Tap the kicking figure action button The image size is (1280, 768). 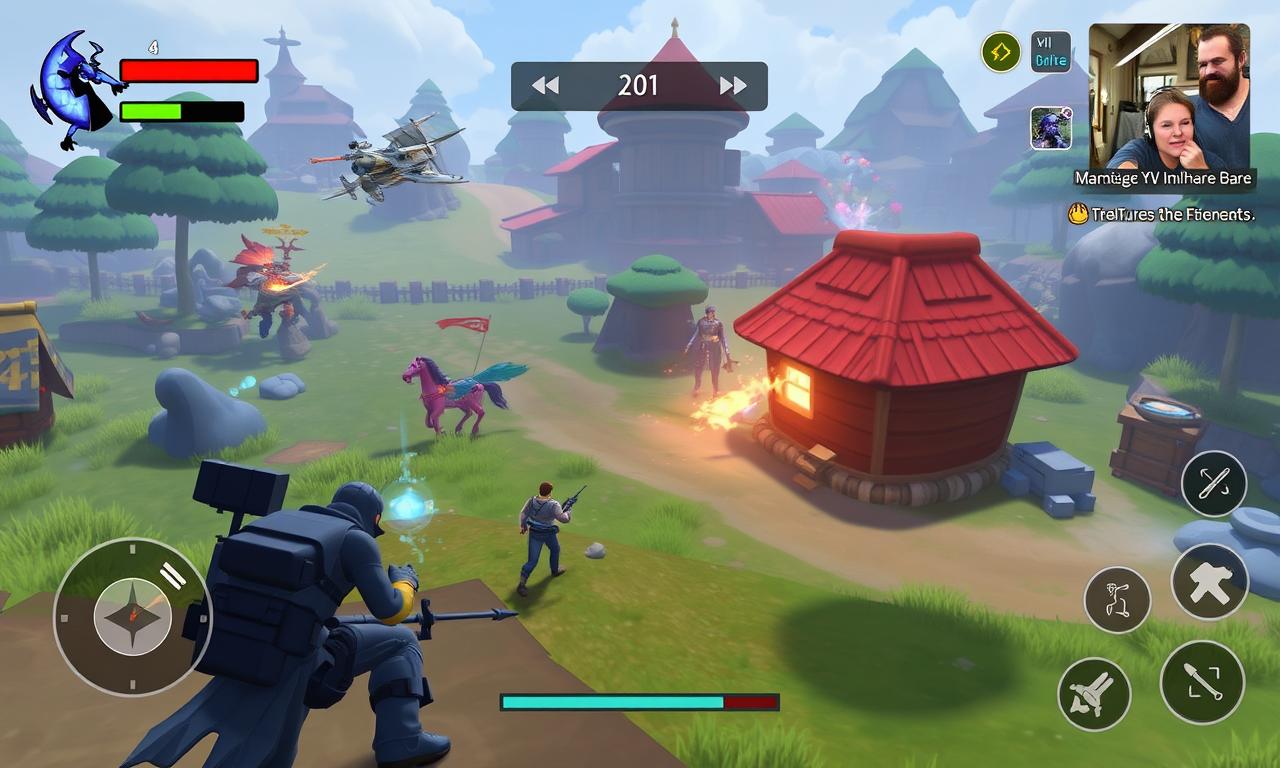click(1117, 600)
